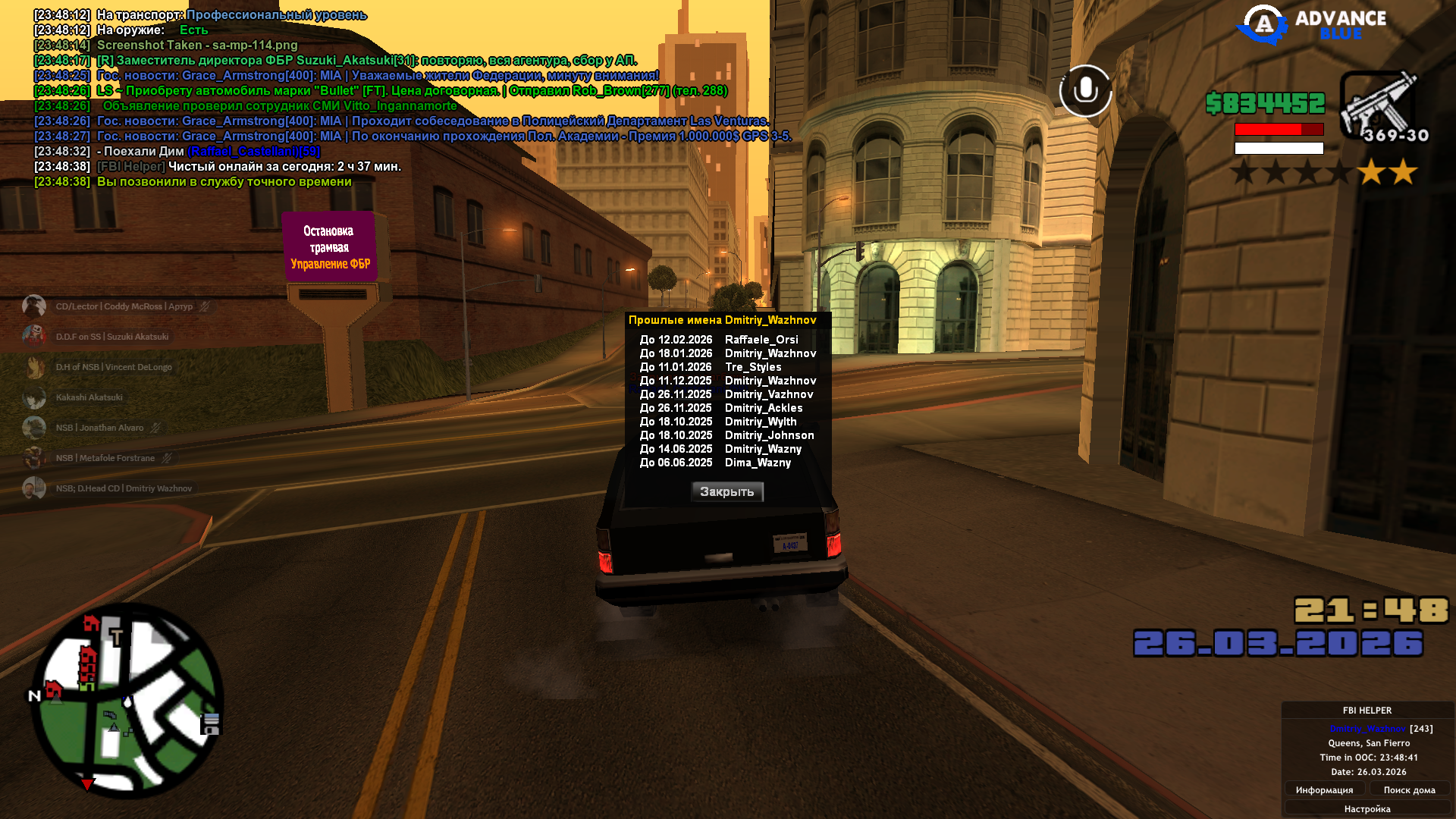Select the Raffaele_Orsi past name row
Image resolution: width=1456 pixels, height=819 pixels.
726,340
